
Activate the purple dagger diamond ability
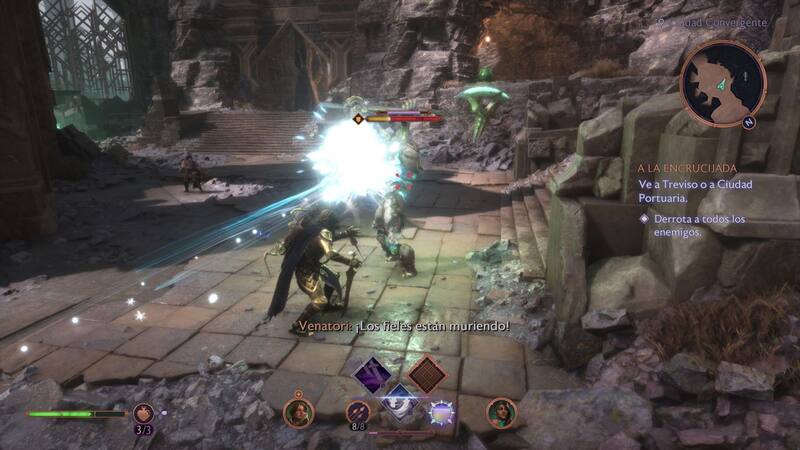tap(372, 376)
